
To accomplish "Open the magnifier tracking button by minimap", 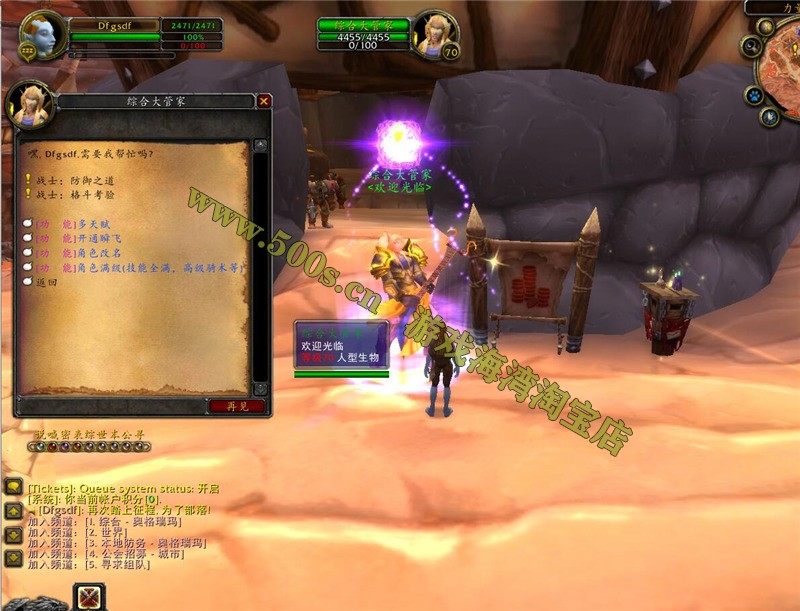I will tap(752, 46).
